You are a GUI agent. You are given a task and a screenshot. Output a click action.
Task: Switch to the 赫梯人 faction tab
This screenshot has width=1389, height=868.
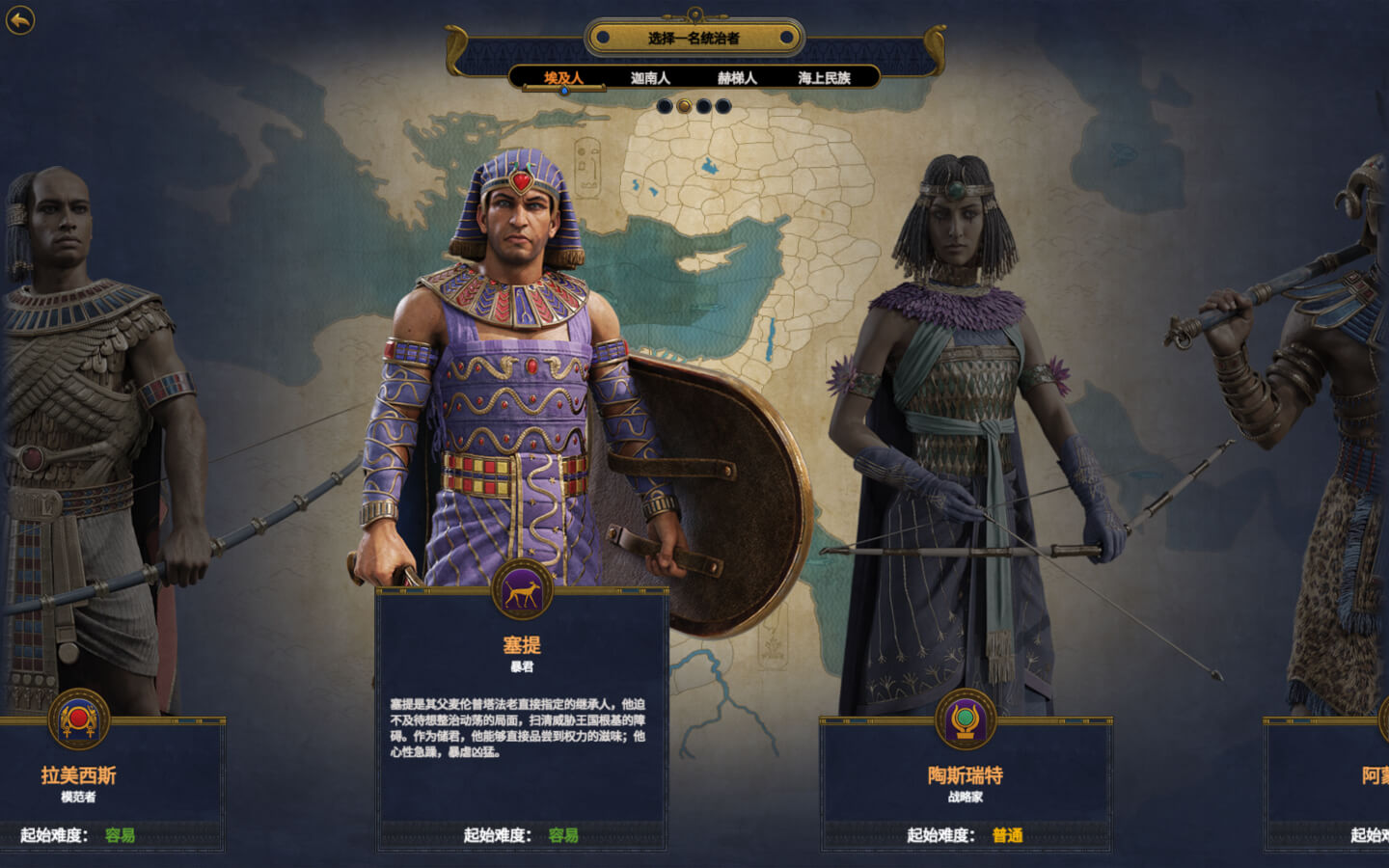pos(737,78)
